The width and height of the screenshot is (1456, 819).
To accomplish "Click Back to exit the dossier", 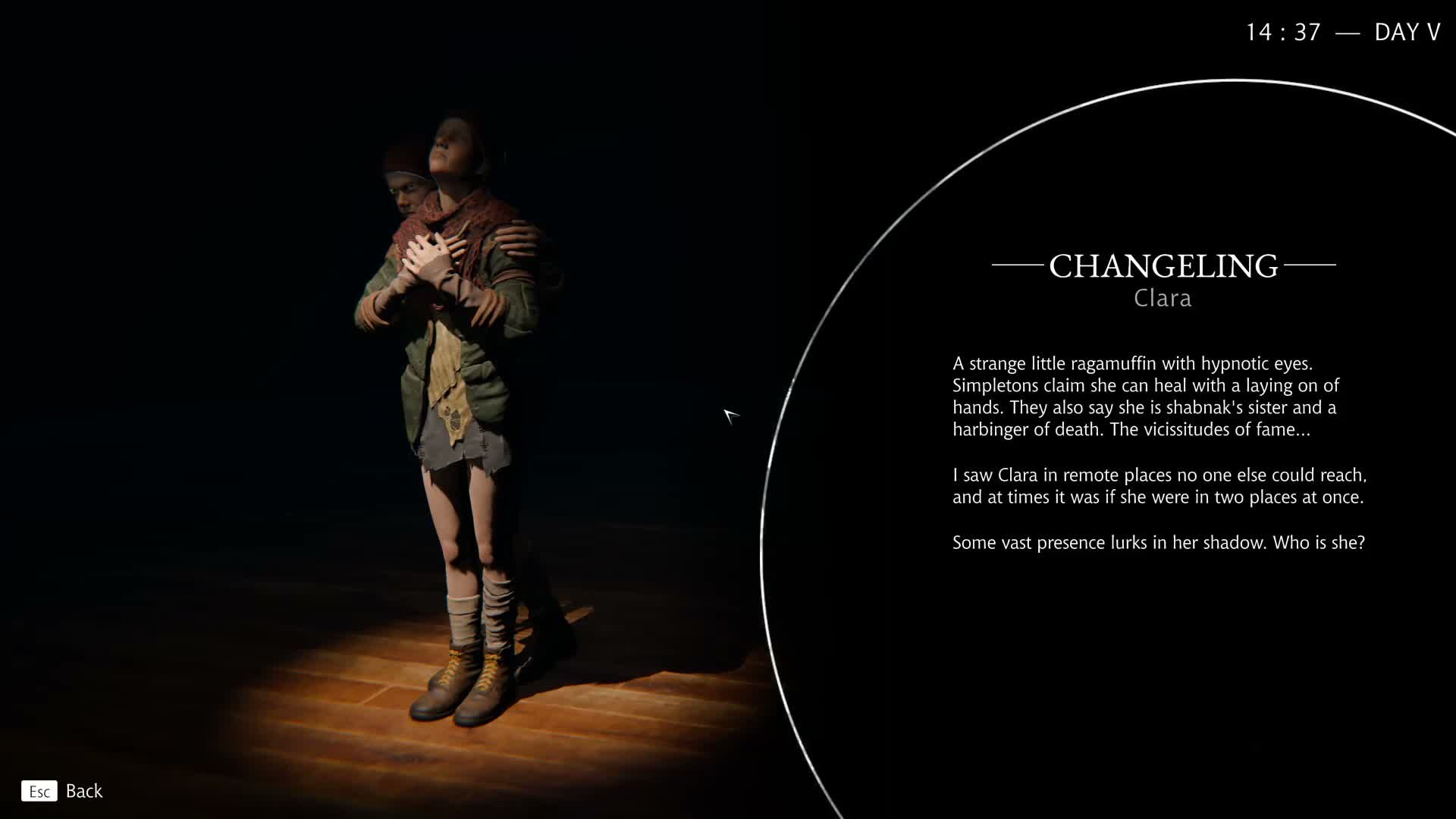I will tap(84, 791).
